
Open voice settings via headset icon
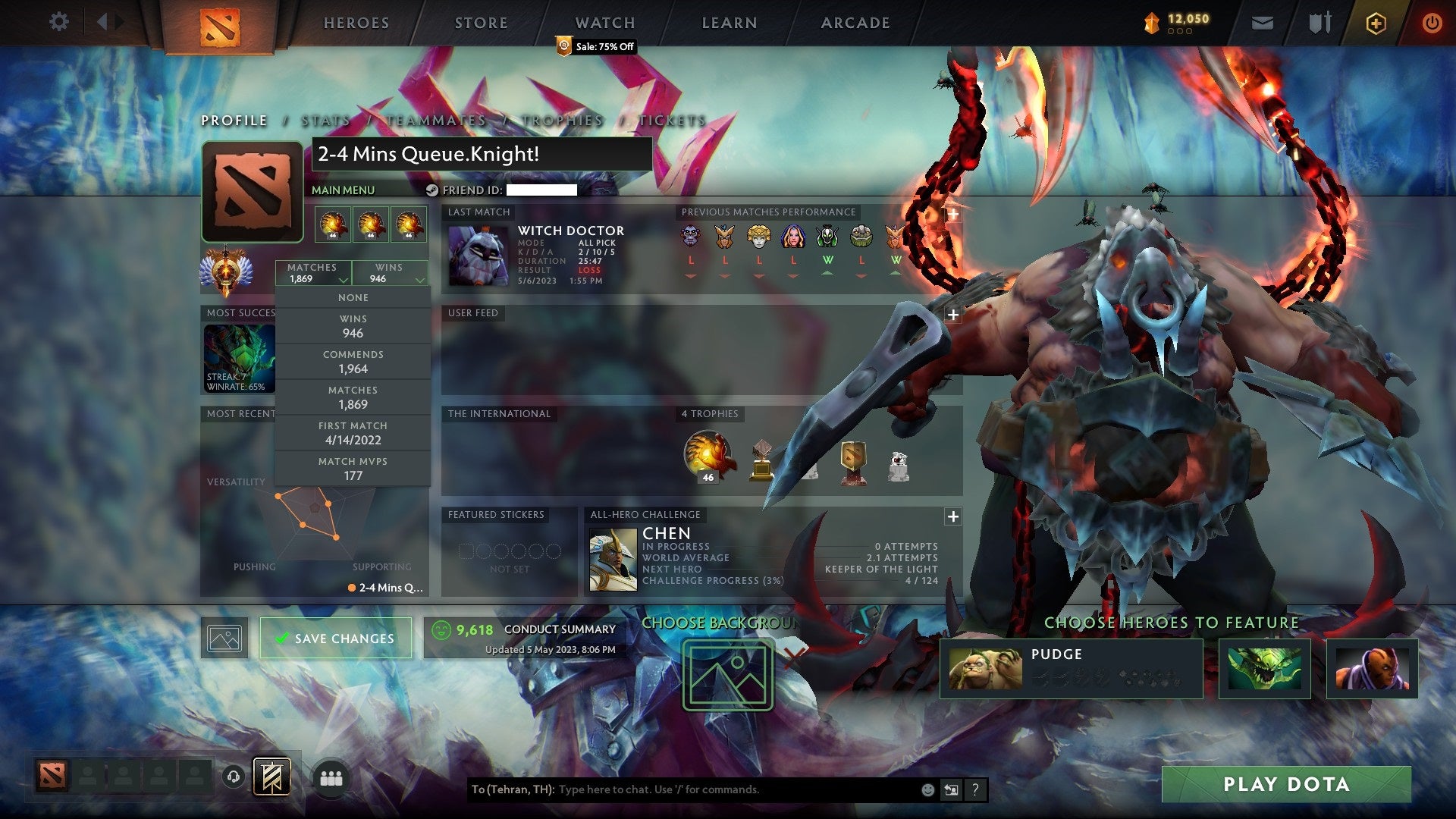(x=232, y=776)
